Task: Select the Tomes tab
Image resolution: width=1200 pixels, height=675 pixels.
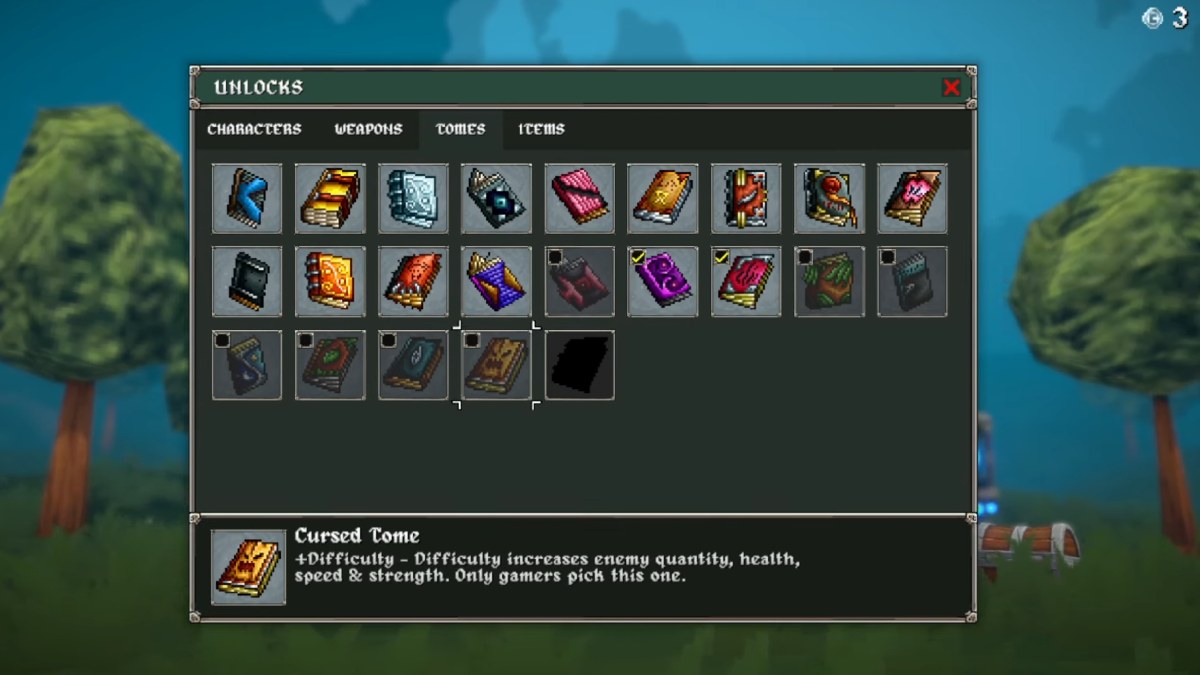Action: point(460,129)
